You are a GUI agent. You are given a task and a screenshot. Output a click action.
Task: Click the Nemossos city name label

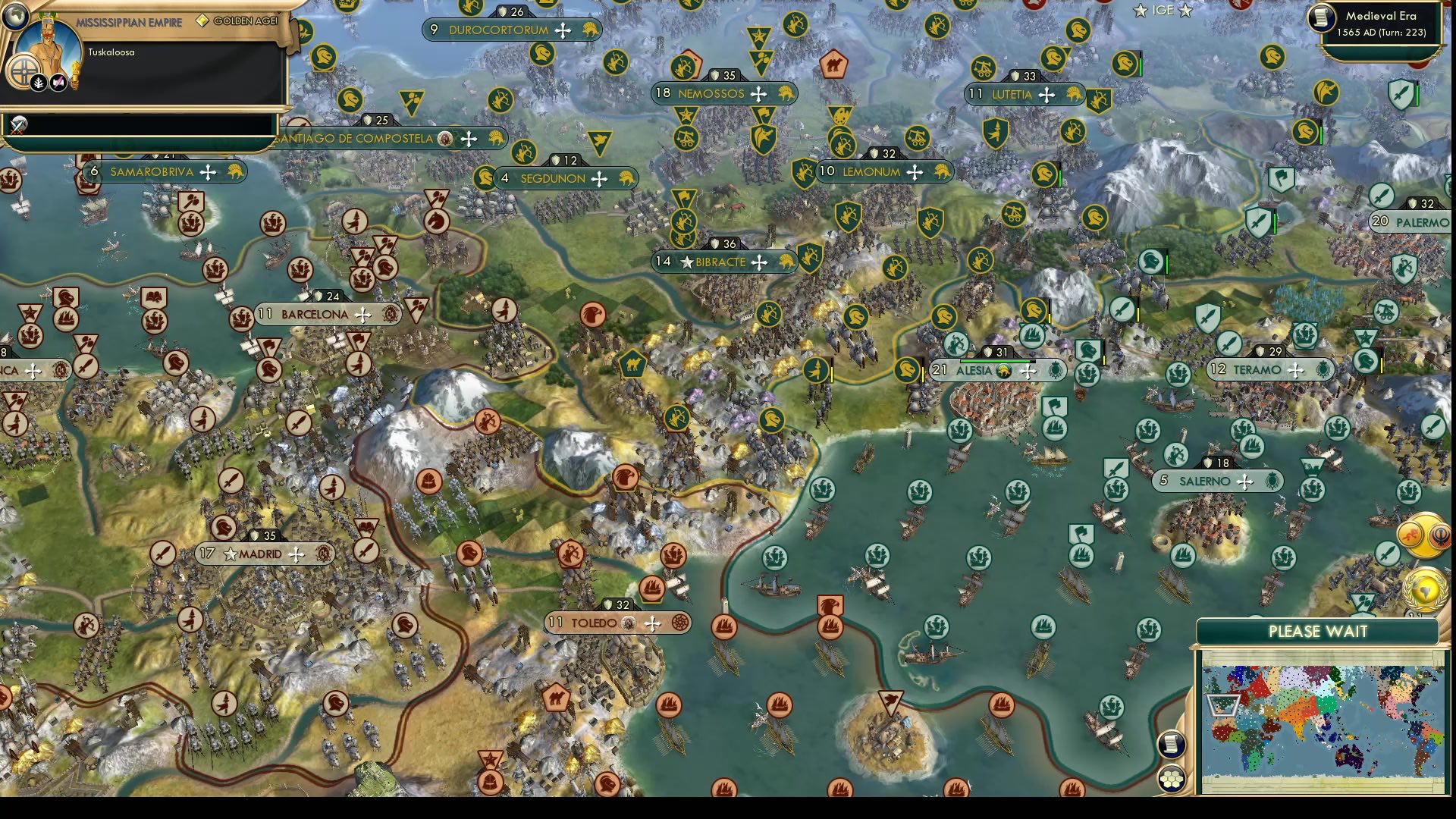(713, 94)
